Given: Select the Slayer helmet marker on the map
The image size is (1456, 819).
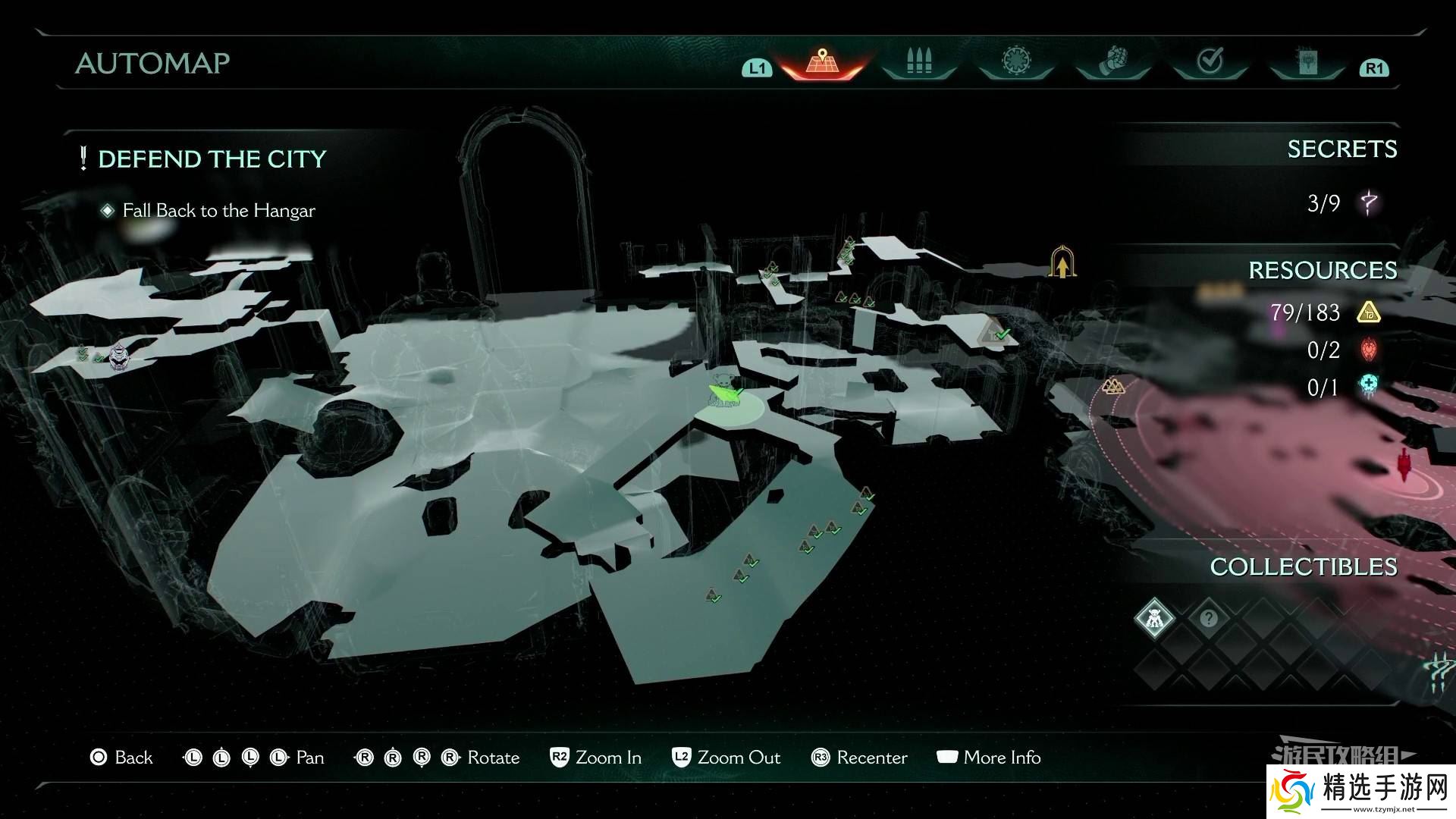Looking at the screenshot, I should click(x=118, y=356).
